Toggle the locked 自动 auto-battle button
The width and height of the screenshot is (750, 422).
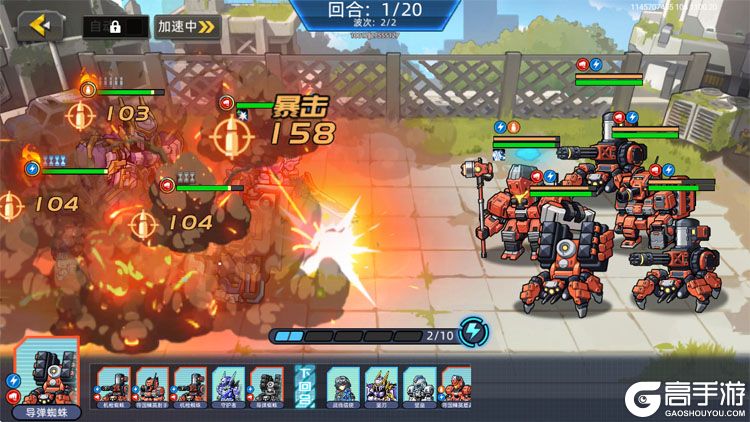114,27
